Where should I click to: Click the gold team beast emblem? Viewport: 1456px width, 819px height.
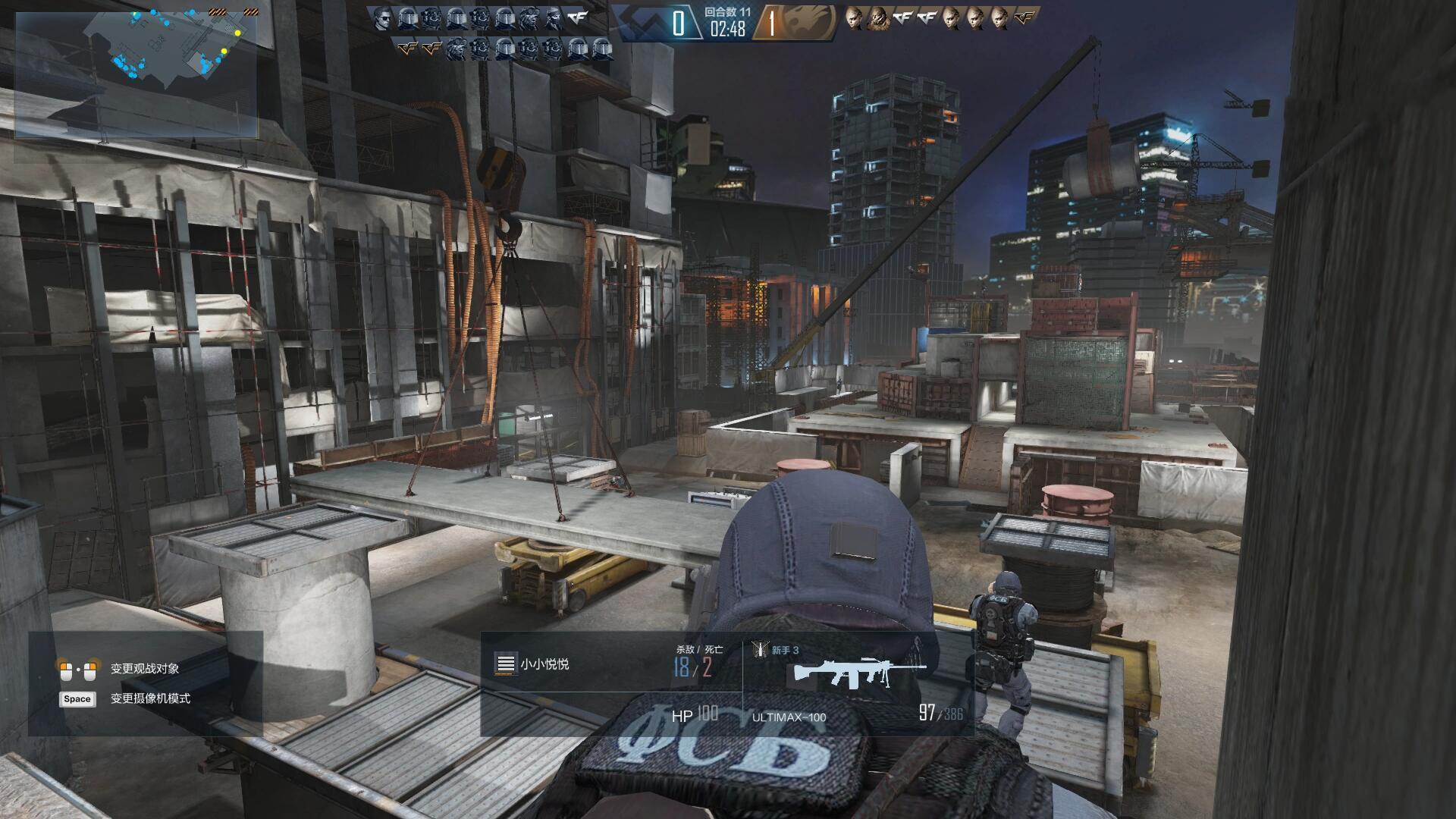tap(811, 23)
